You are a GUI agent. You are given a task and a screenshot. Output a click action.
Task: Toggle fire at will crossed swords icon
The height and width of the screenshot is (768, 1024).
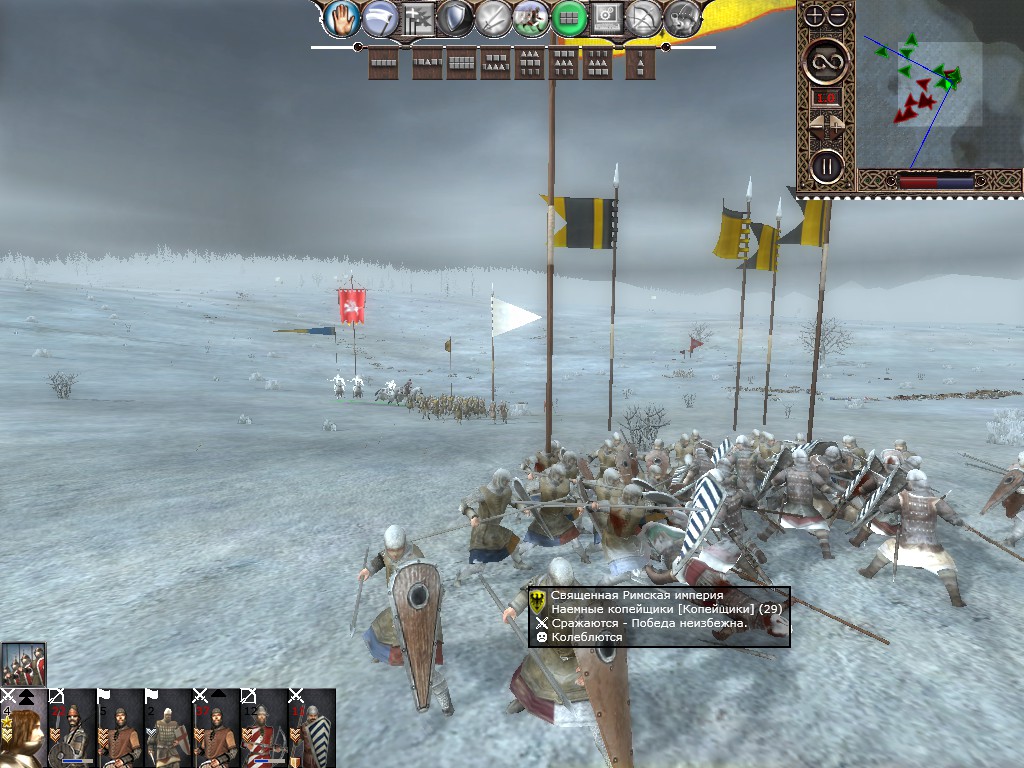494,18
